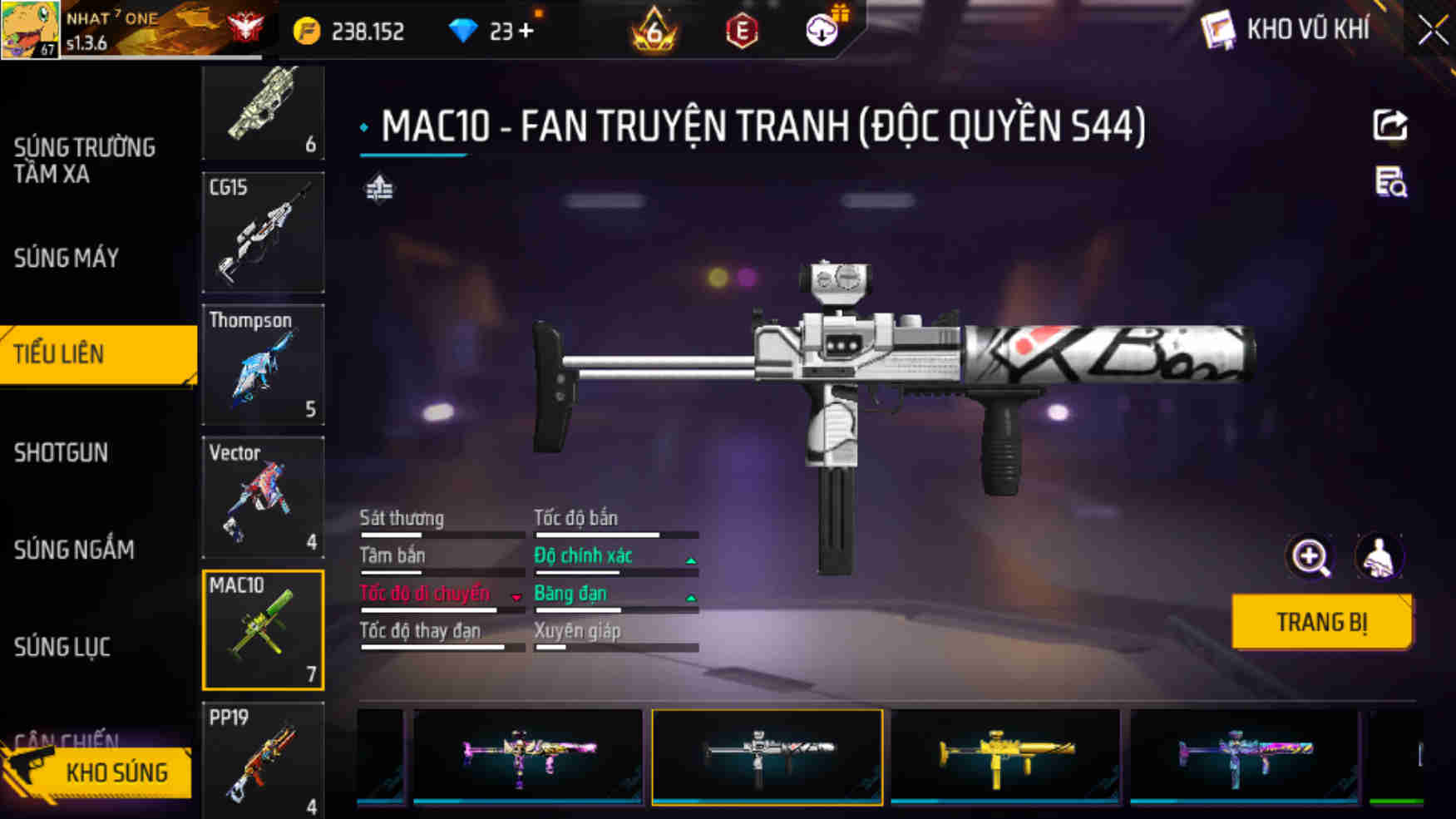Close the weapon armory screen
This screenshot has height=819, width=1456.
point(1432,31)
